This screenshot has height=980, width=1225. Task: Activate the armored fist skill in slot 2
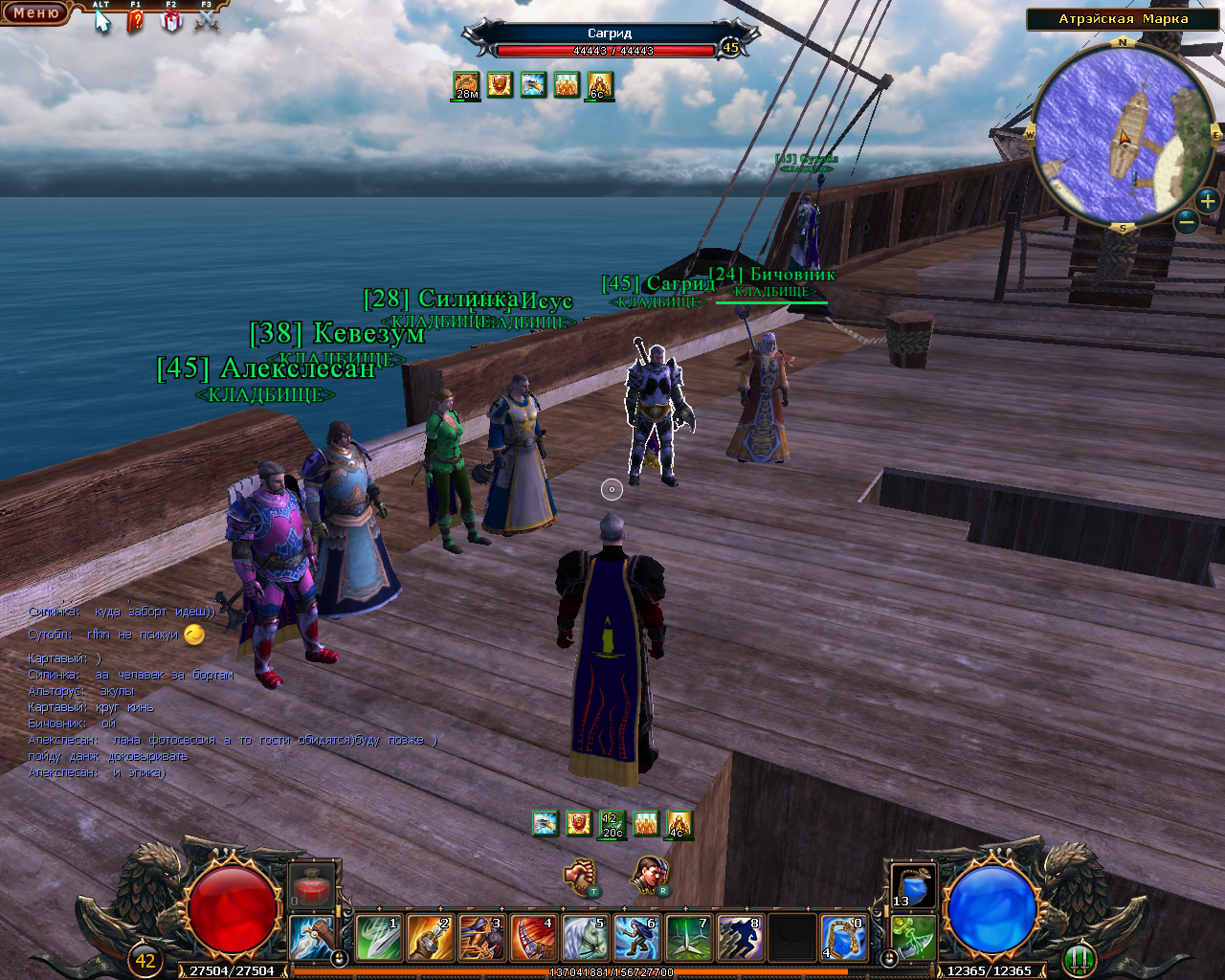pyautogui.click(x=429, y=938)
